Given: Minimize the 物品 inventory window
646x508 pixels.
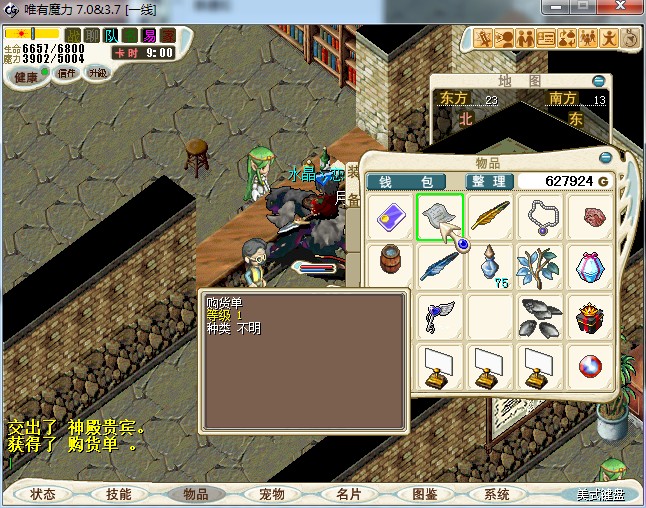Looking at the screenshot, I should [x=605, y=157].
